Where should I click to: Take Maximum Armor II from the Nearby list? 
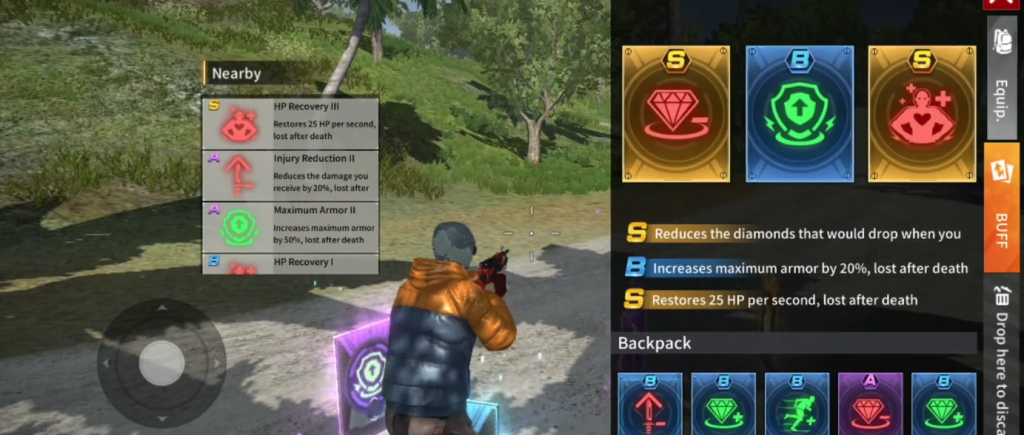[290, 227]
